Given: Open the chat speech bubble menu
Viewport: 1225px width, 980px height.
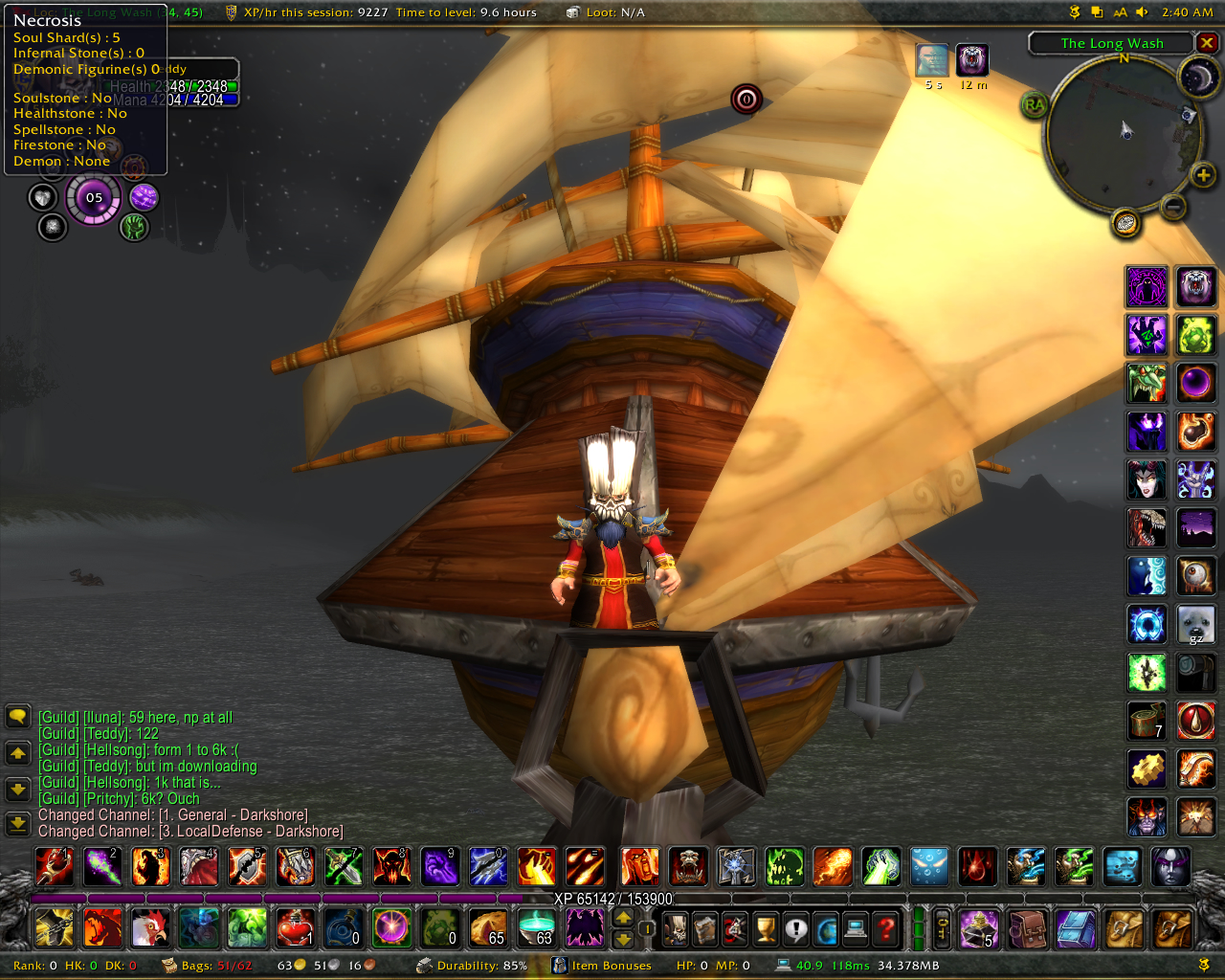Looking at the screenshot, I should tap(17, 717).
